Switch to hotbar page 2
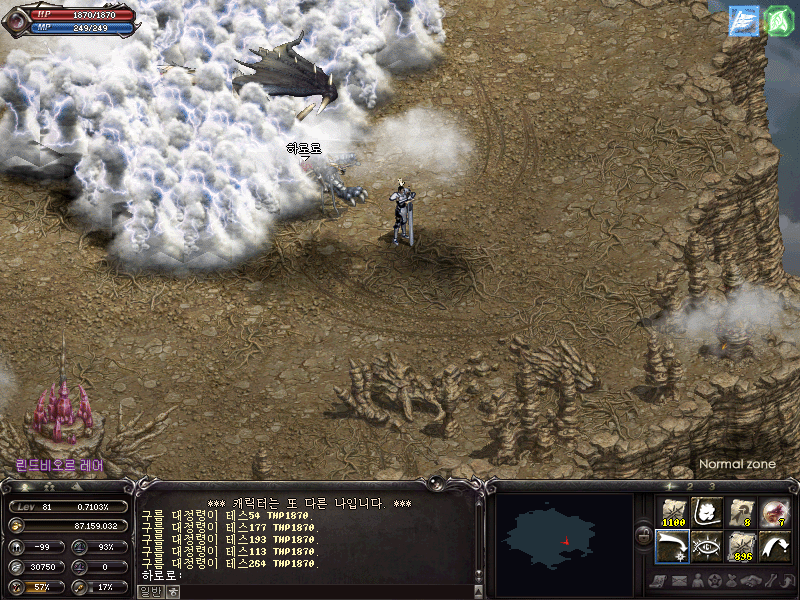Image resolution: width=800 pixels, height=600 pixels. (690, 486)
